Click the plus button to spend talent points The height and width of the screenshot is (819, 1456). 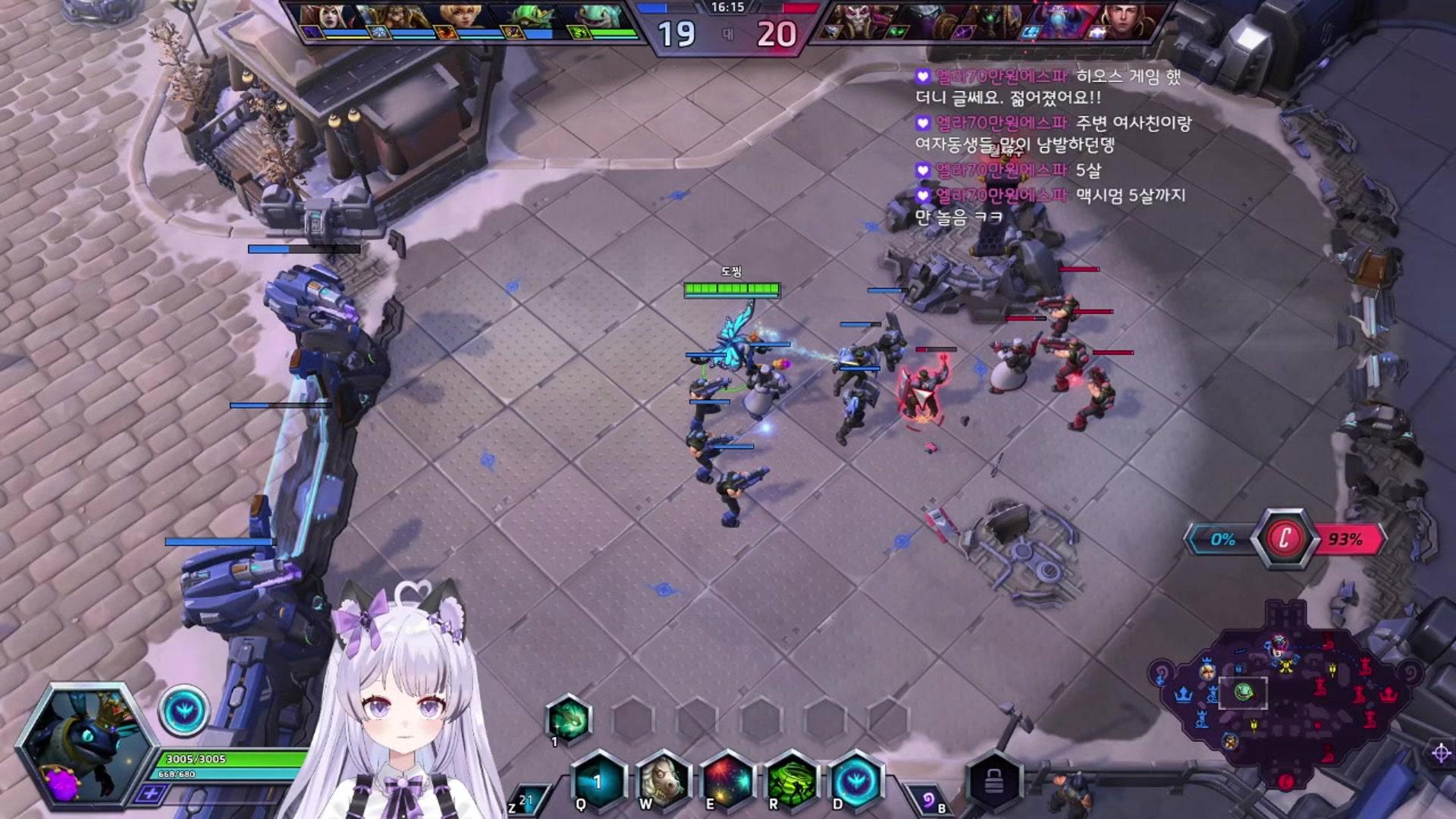[152, 793]
